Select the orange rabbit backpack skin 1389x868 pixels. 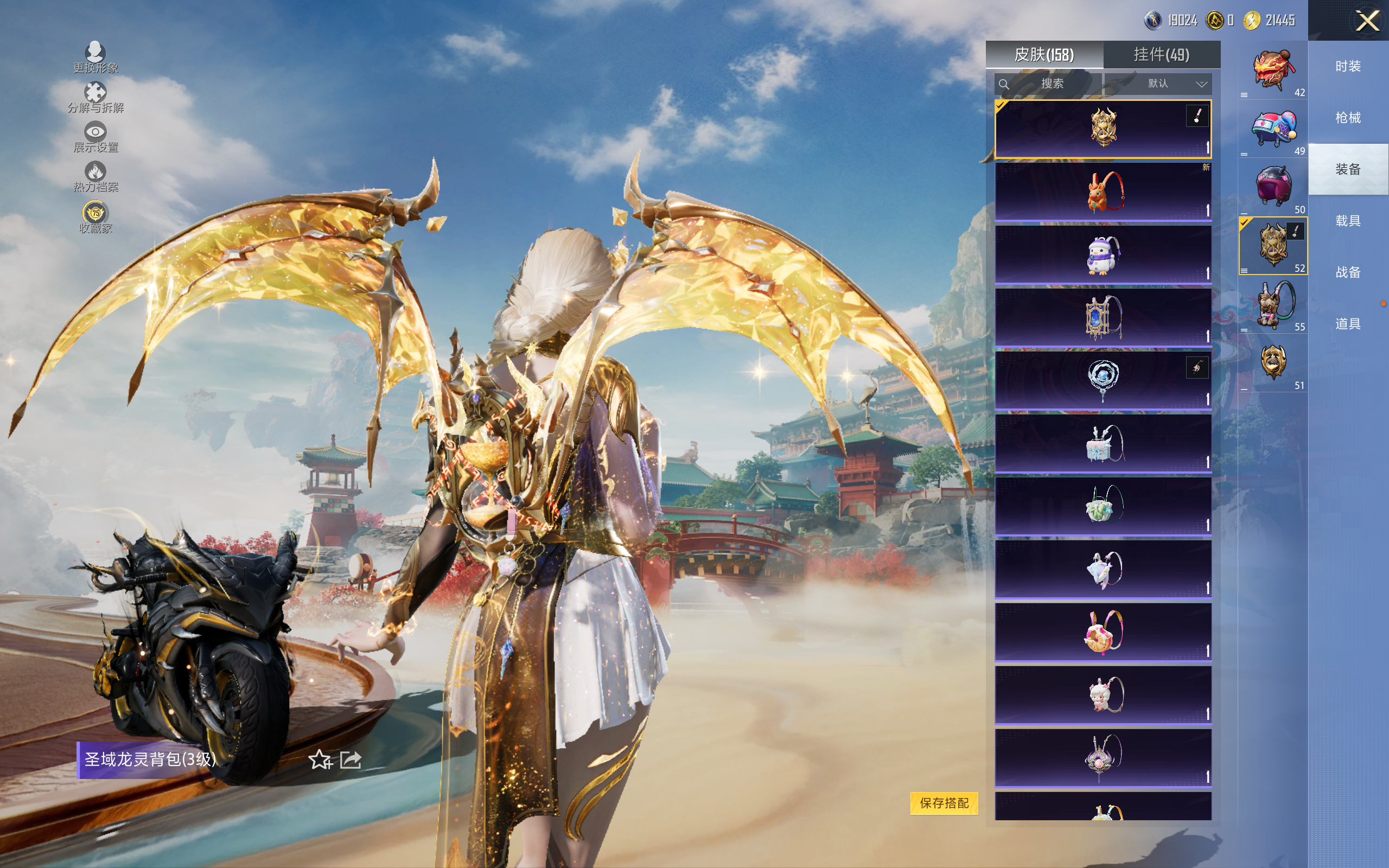(x=1103, y=192)
